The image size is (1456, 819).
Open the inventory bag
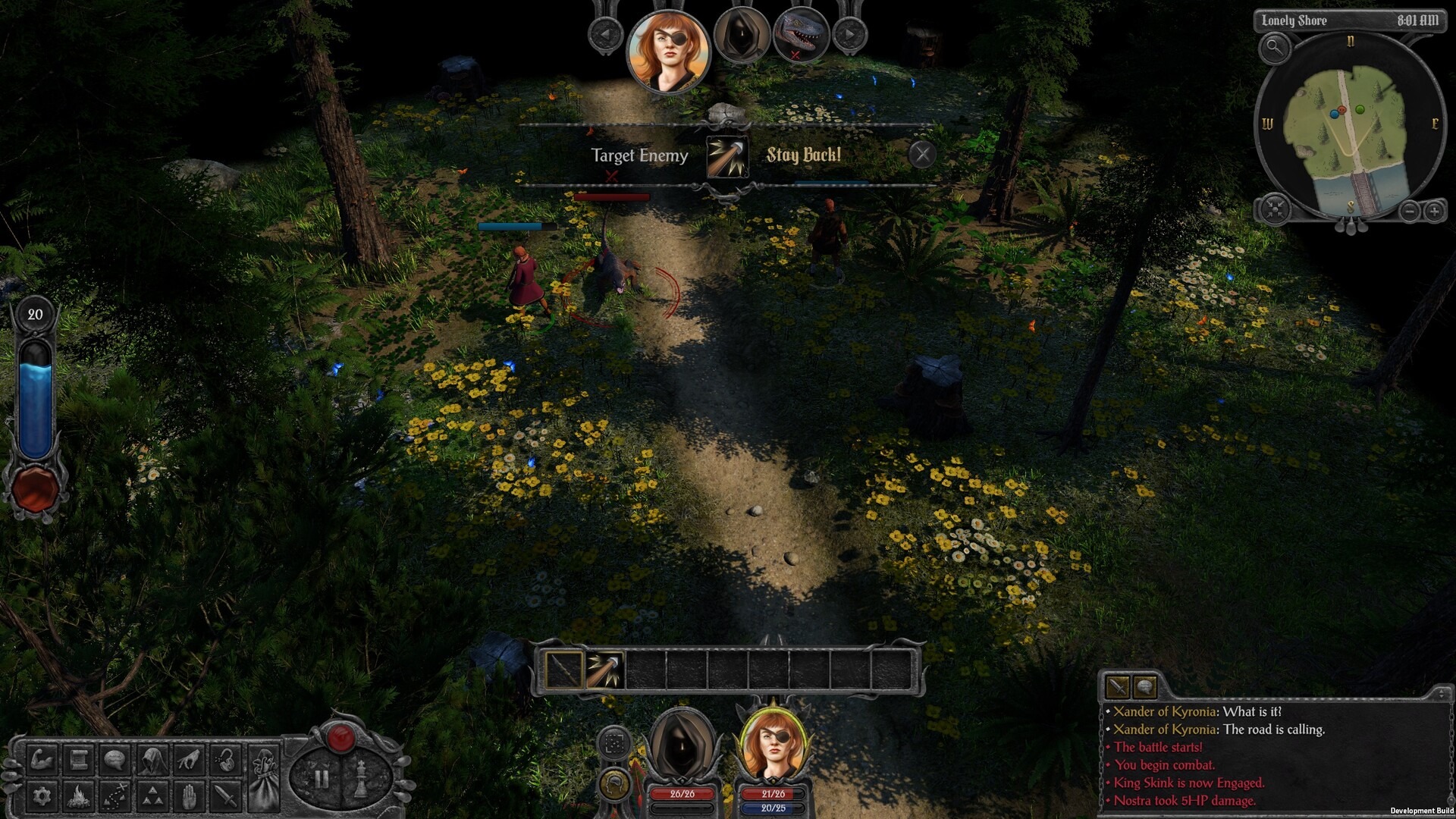pyautogui.click(x=264, y=777)
